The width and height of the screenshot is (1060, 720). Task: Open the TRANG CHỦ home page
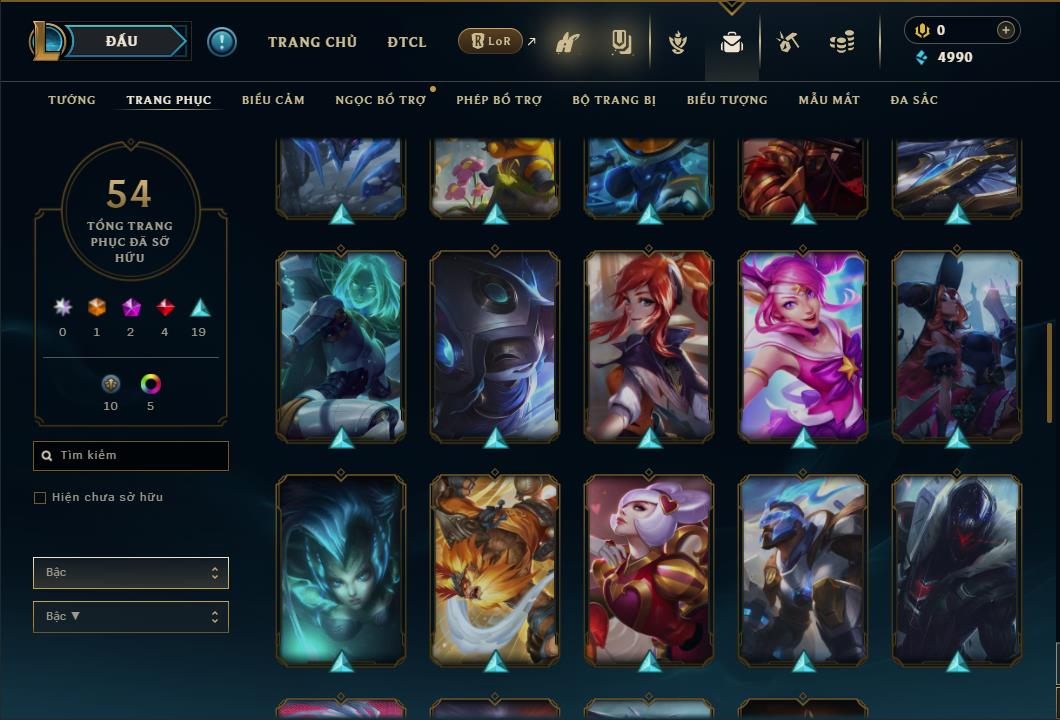(312, 42)
